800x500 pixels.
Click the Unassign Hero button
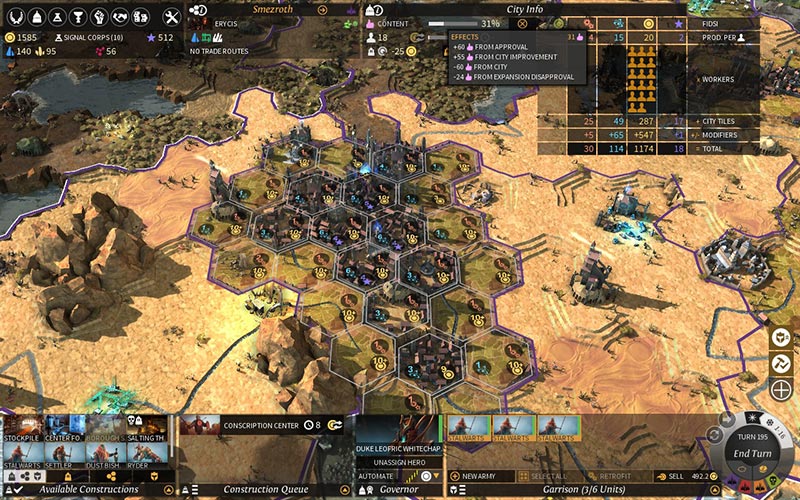point(399,463)
